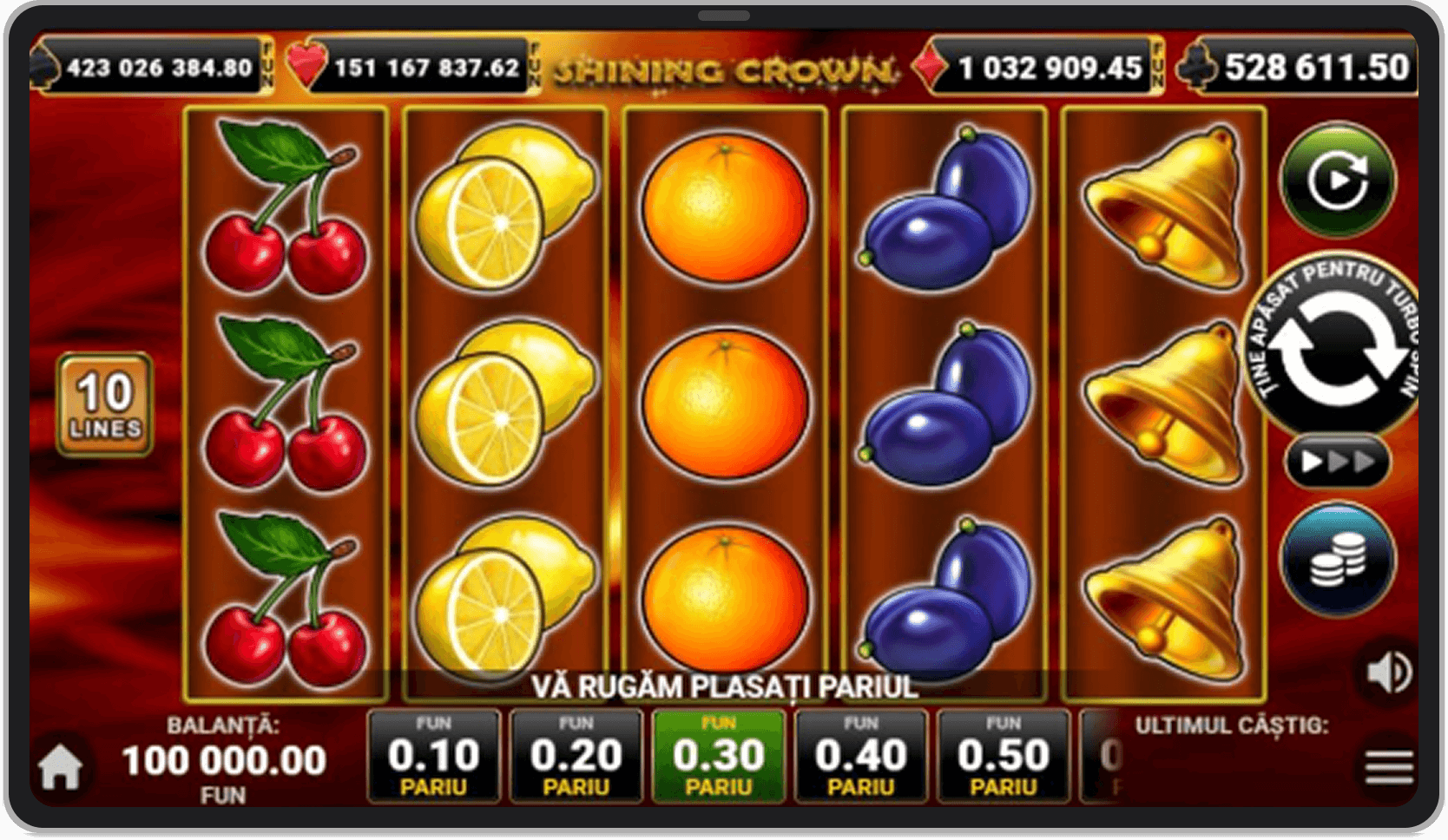Choose the 0.40 PARIU stake
The image size is (1448, 840).
coord(860,757)
